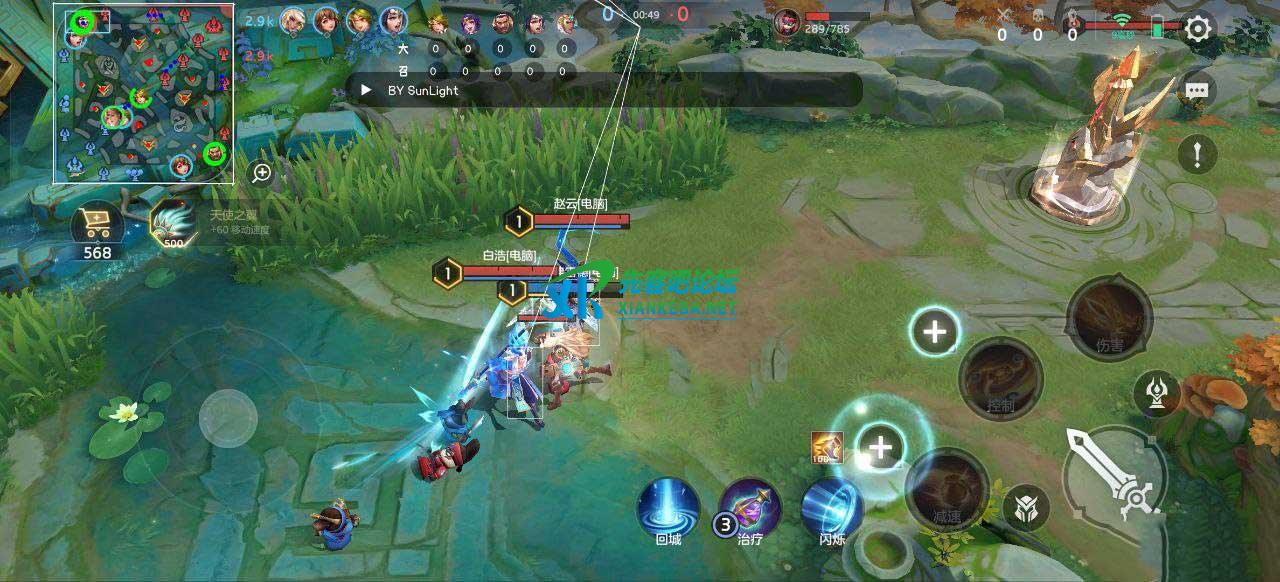This screenshot has height=582, width=1280.
Task: Select the attack-minion target button
Action: tap(1026, 503)
